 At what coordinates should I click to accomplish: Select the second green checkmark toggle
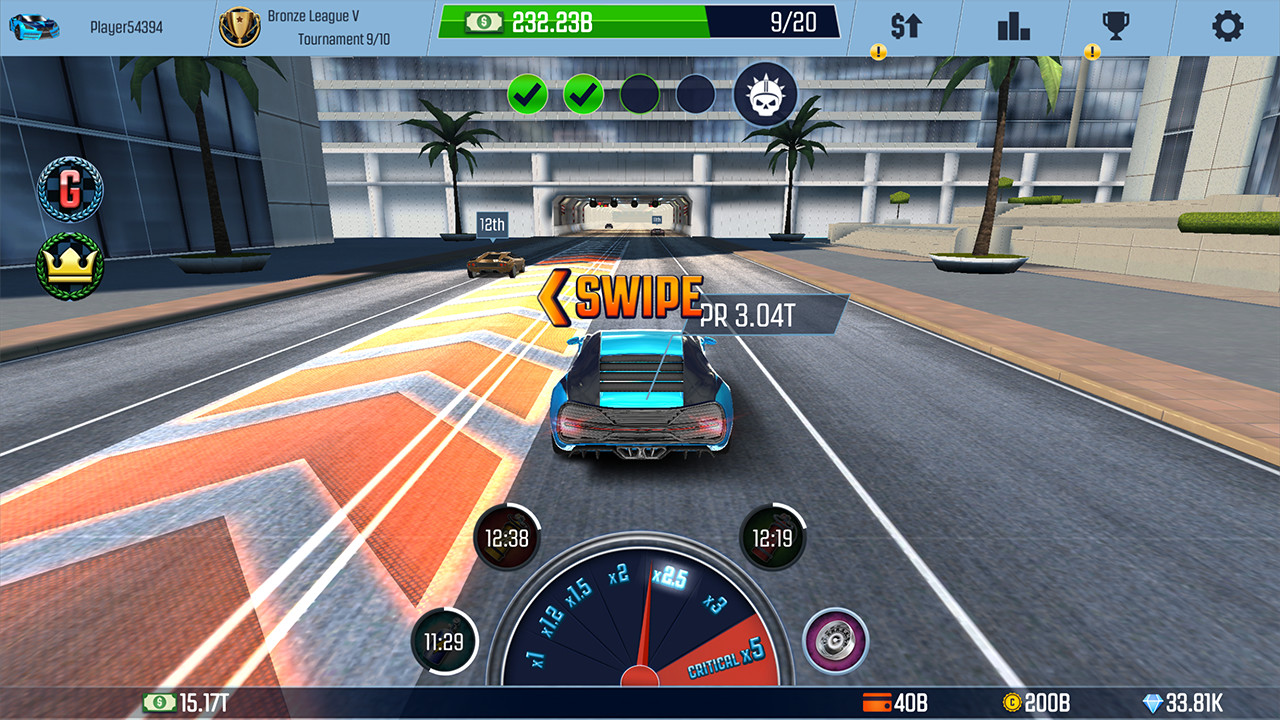585,95
